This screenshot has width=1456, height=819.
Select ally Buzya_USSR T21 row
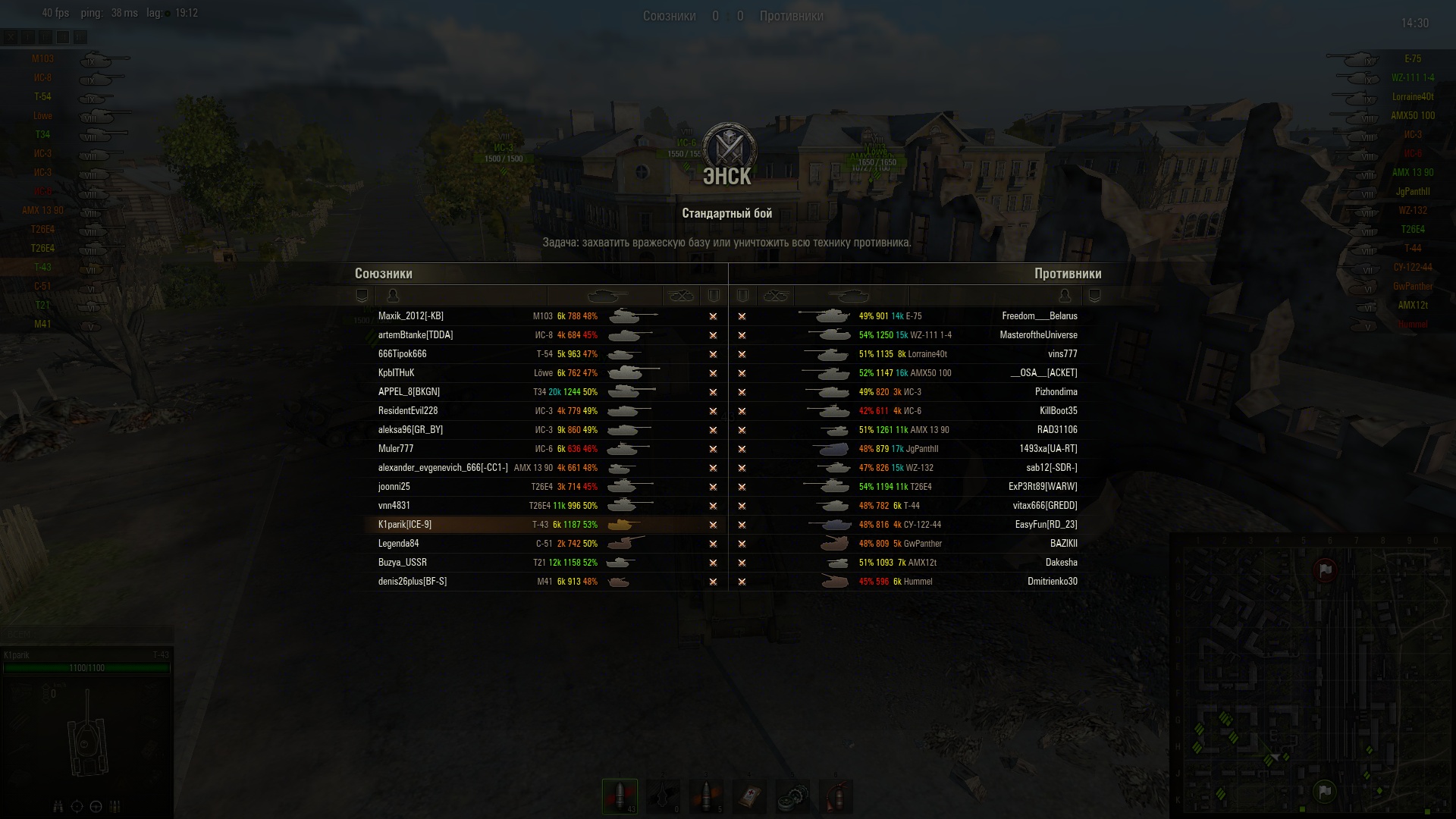point(403,563)
